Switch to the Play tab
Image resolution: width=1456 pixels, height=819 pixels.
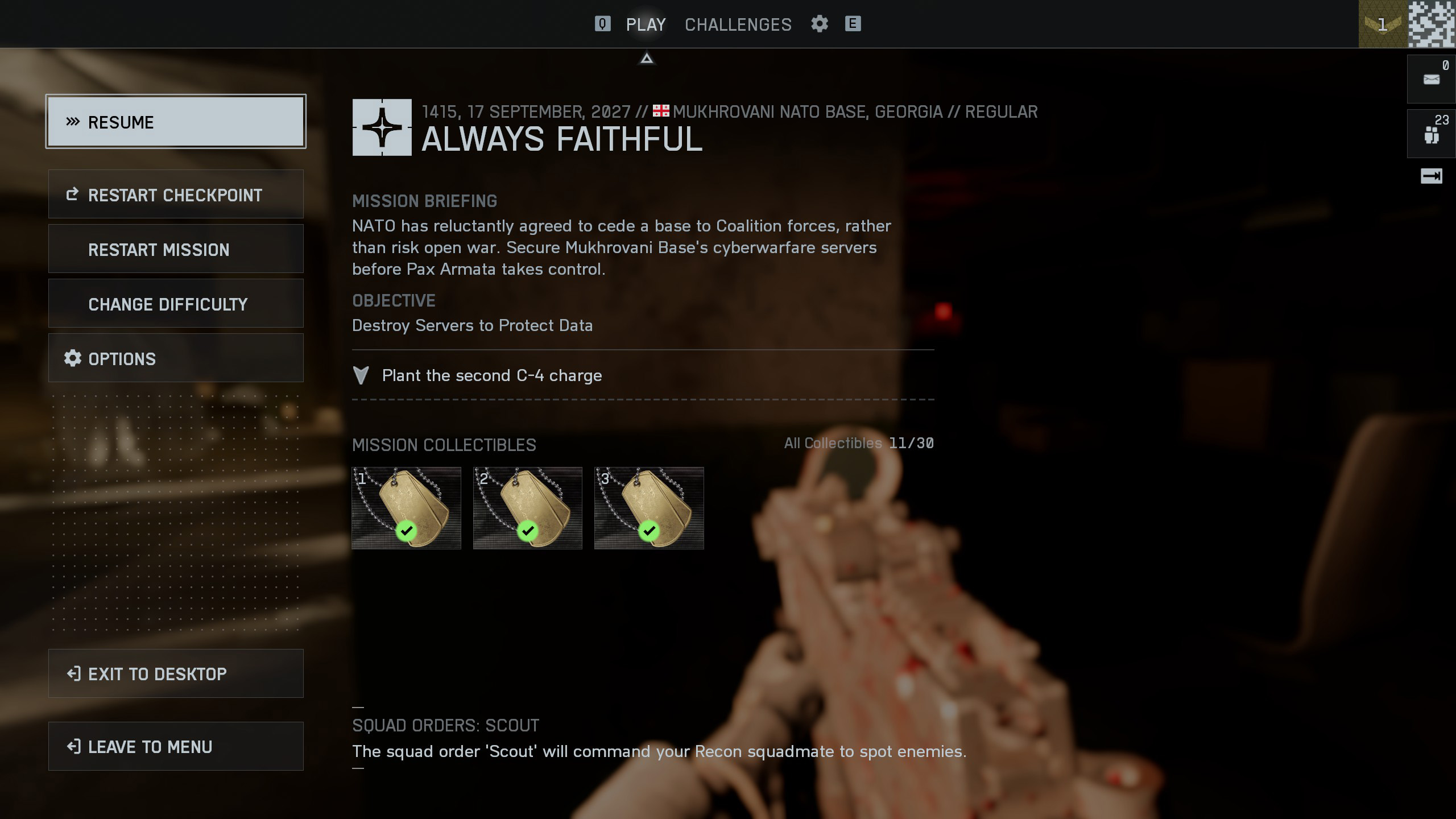click(x=646, y=24)
